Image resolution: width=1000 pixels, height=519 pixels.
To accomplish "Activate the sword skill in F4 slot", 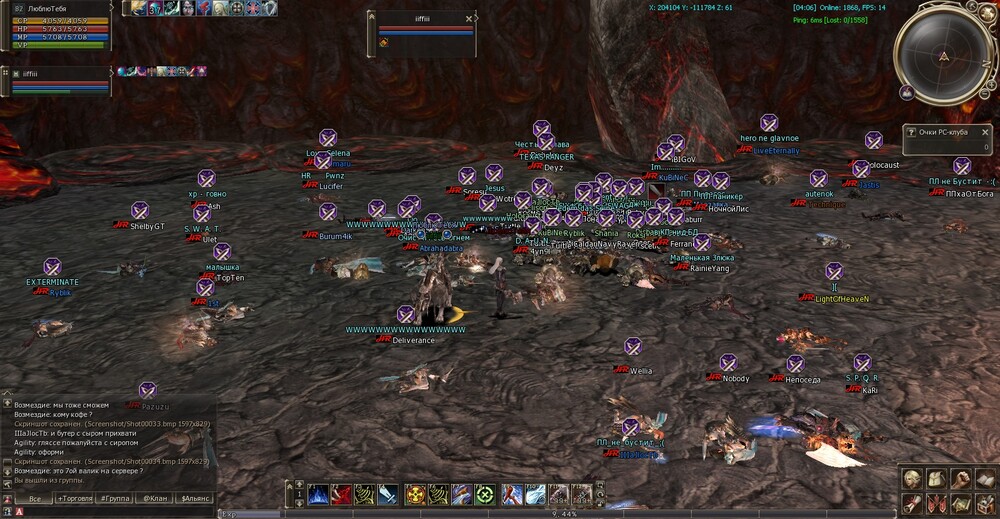I will 391,494.
